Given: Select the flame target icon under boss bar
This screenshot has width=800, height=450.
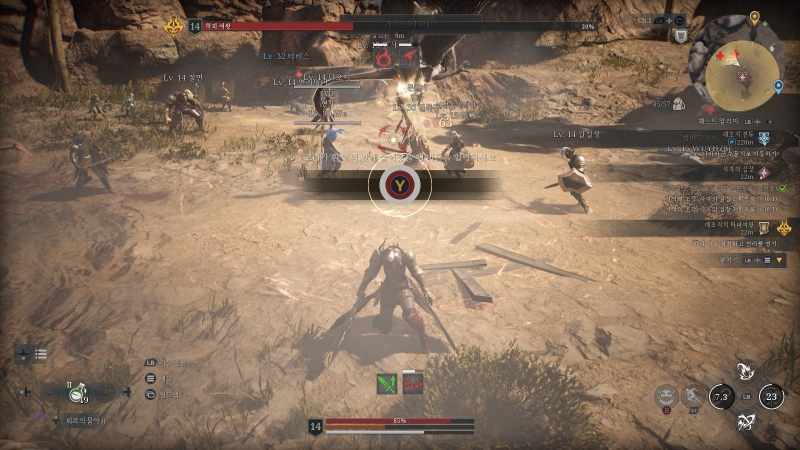Looking at the screenshot, I should 383,58.
